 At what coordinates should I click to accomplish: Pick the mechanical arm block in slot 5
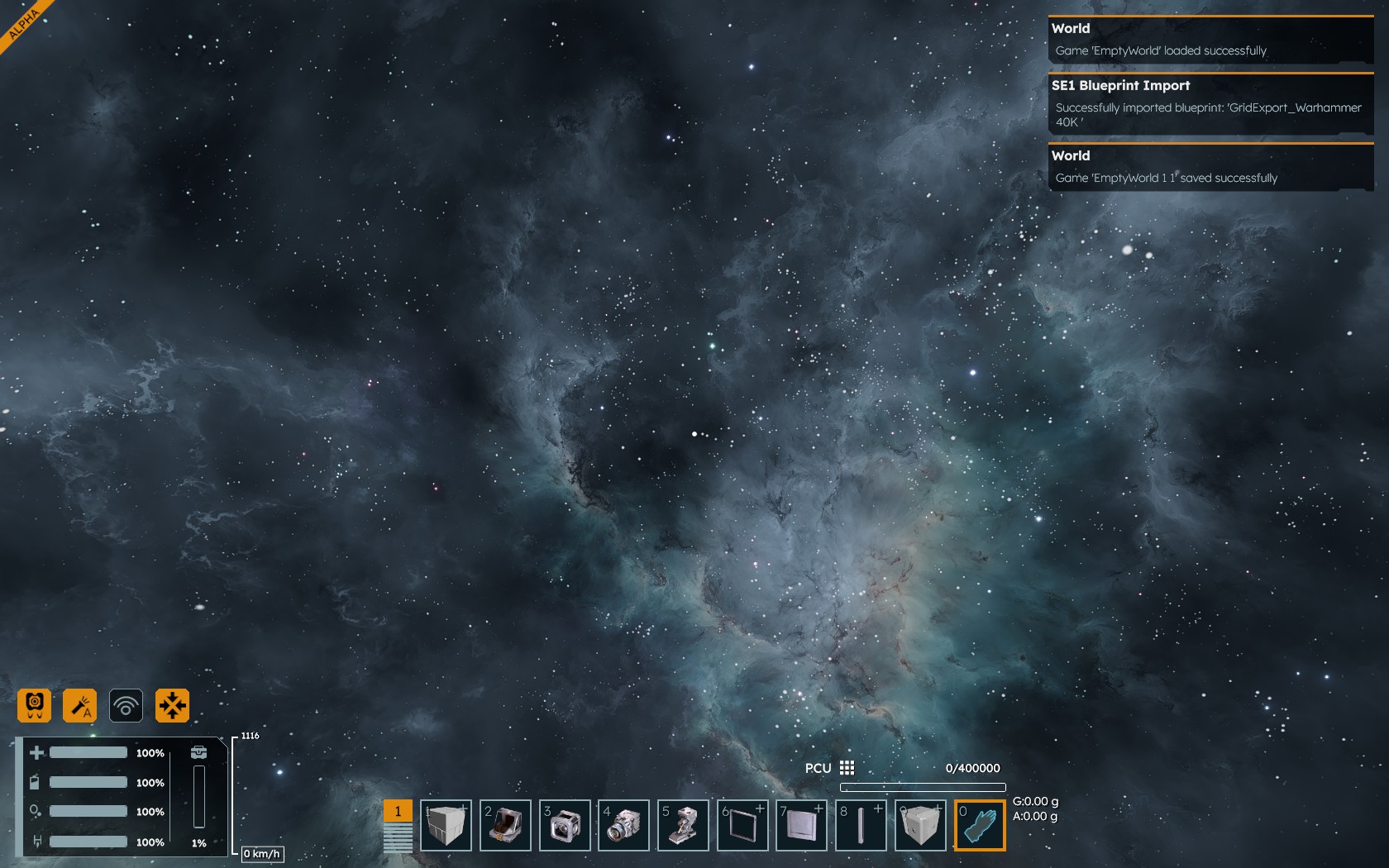click(x=684, y=825)
